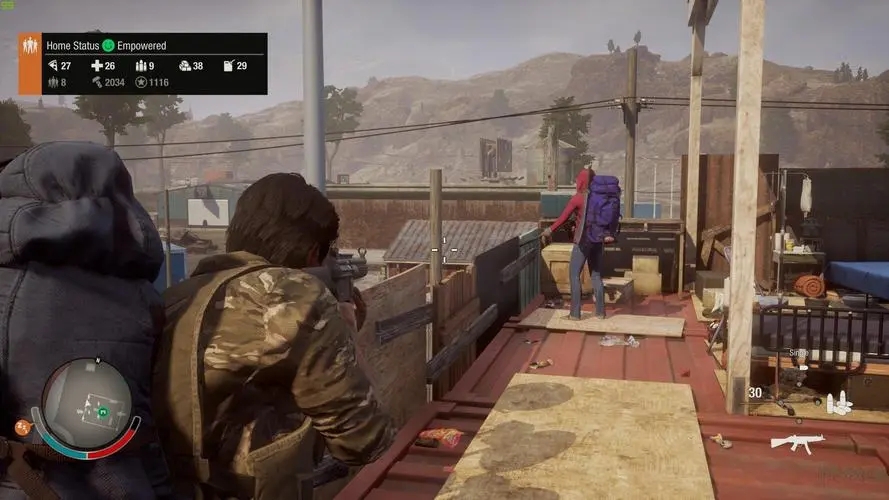Select the influence star icon

tap(140, 82)
